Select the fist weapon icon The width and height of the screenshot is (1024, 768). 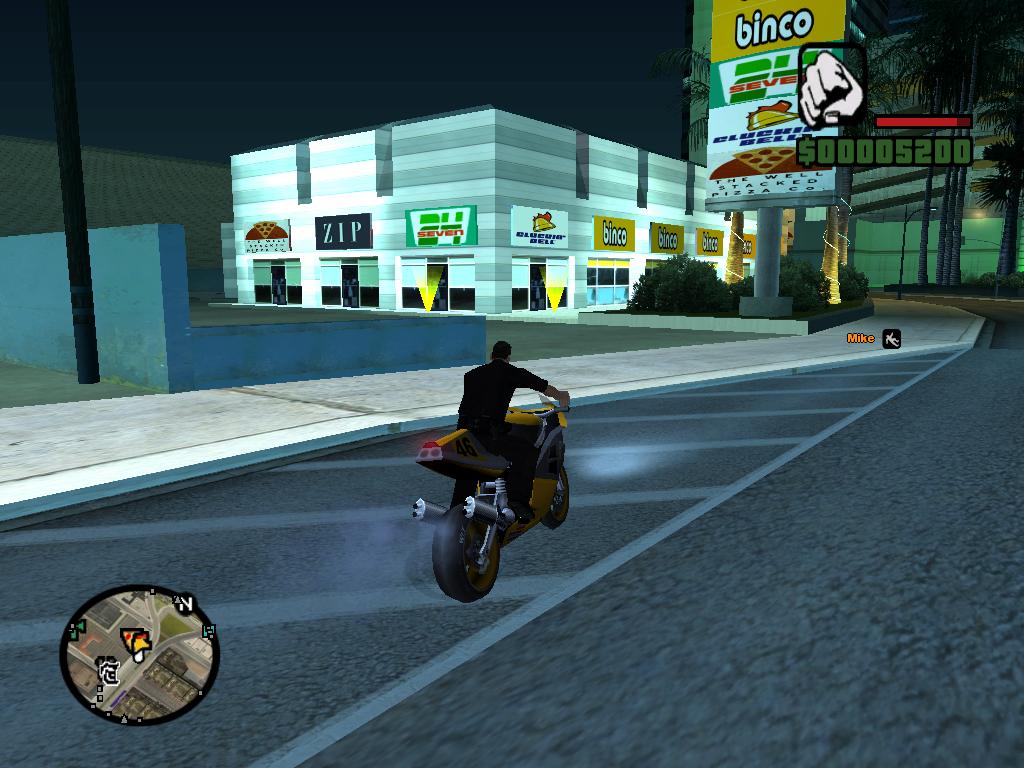[x=832, y=87]
